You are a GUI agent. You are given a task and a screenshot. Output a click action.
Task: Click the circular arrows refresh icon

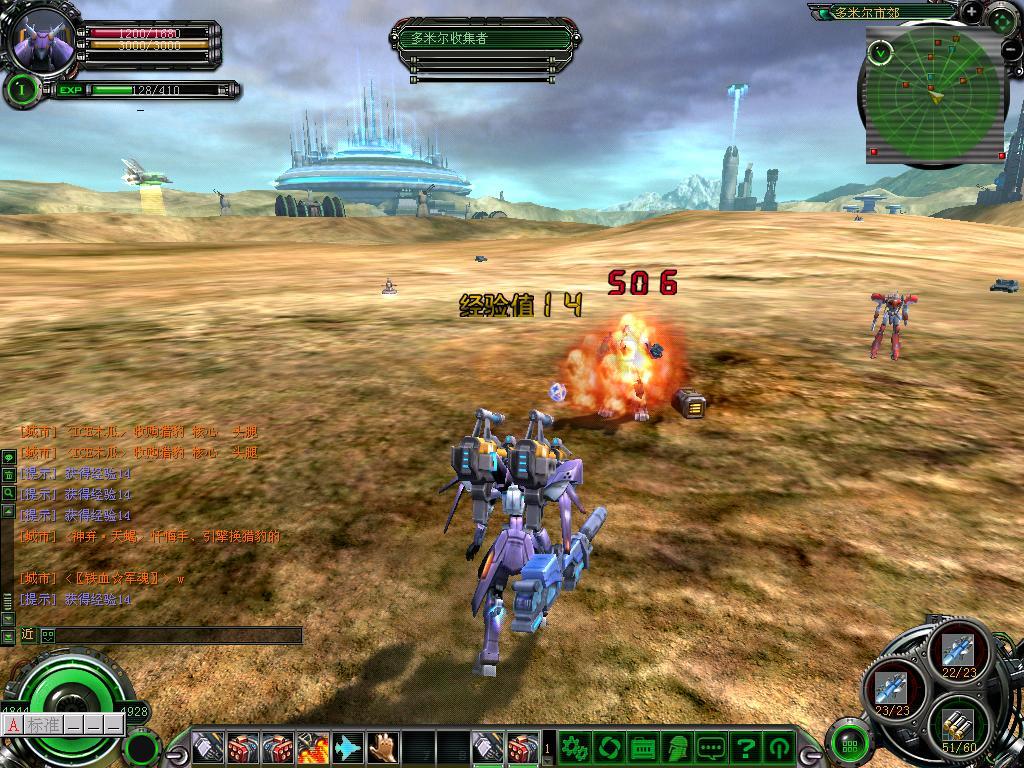[608, 747]
